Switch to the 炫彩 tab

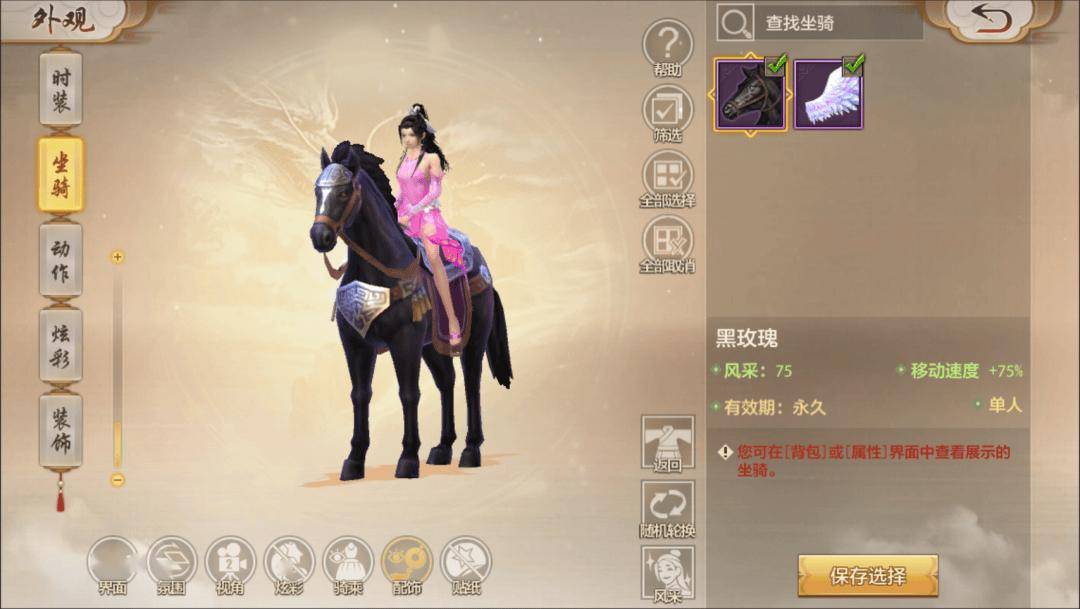point(61,345)
